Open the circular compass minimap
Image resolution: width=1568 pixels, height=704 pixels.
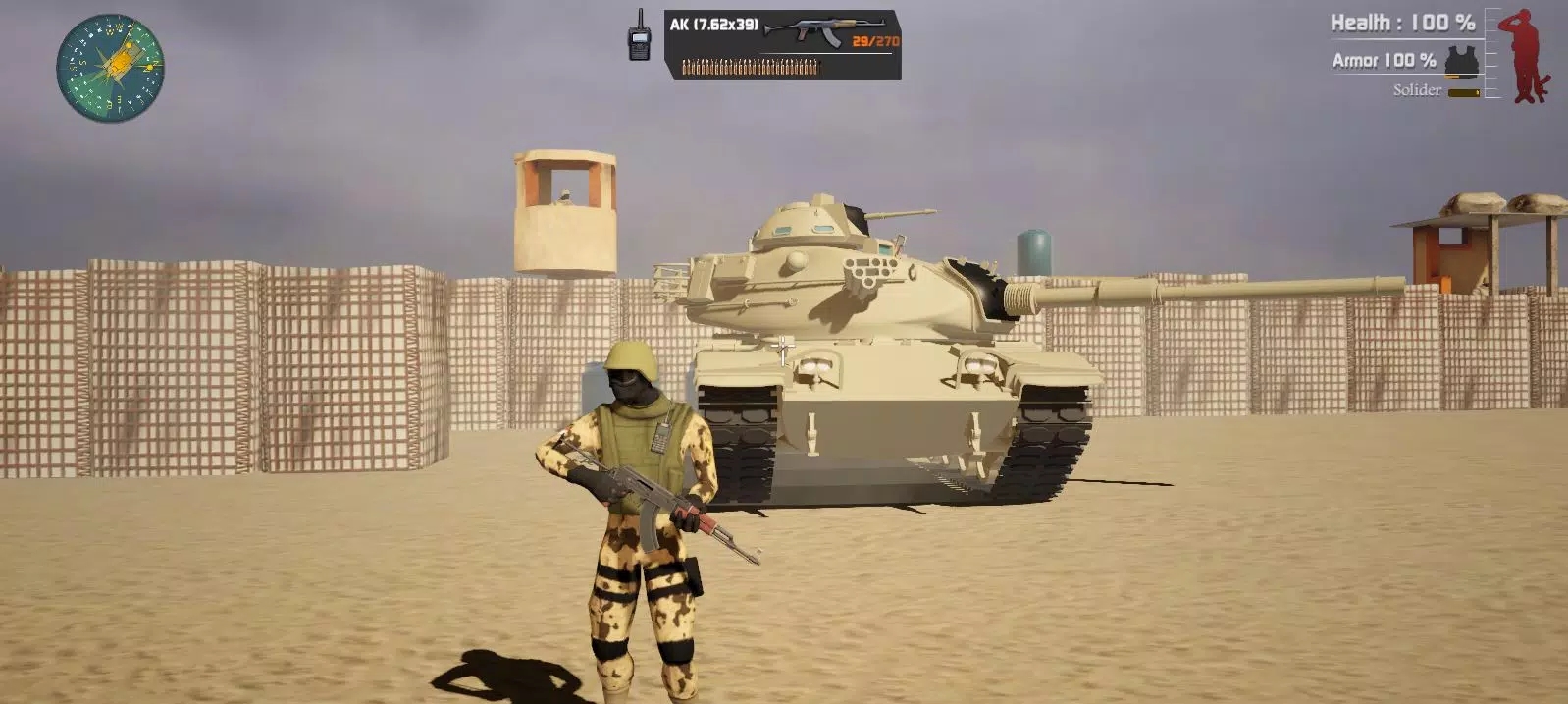click(x=110, y=68)
